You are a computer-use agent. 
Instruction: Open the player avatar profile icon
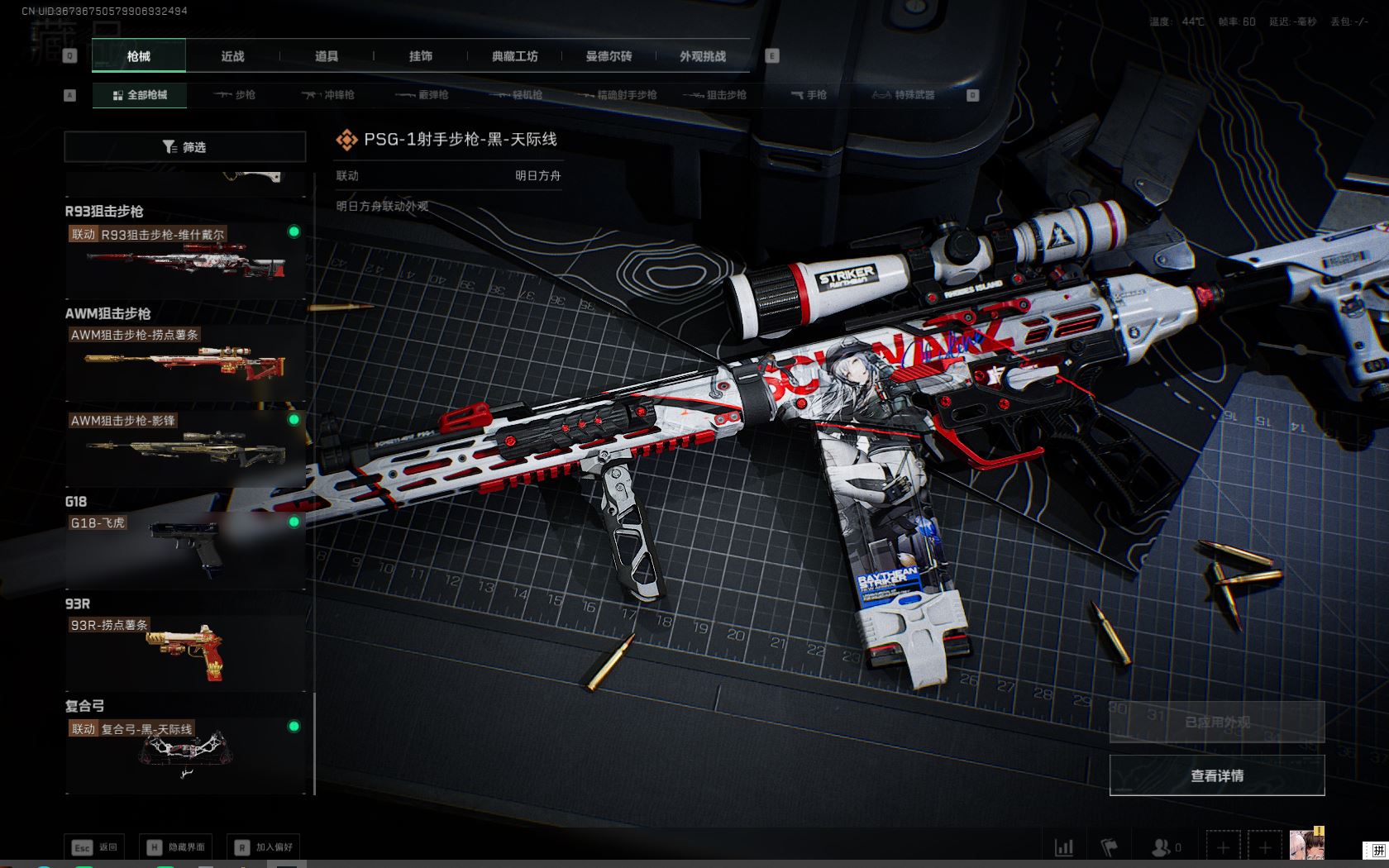coord(1306,846)
